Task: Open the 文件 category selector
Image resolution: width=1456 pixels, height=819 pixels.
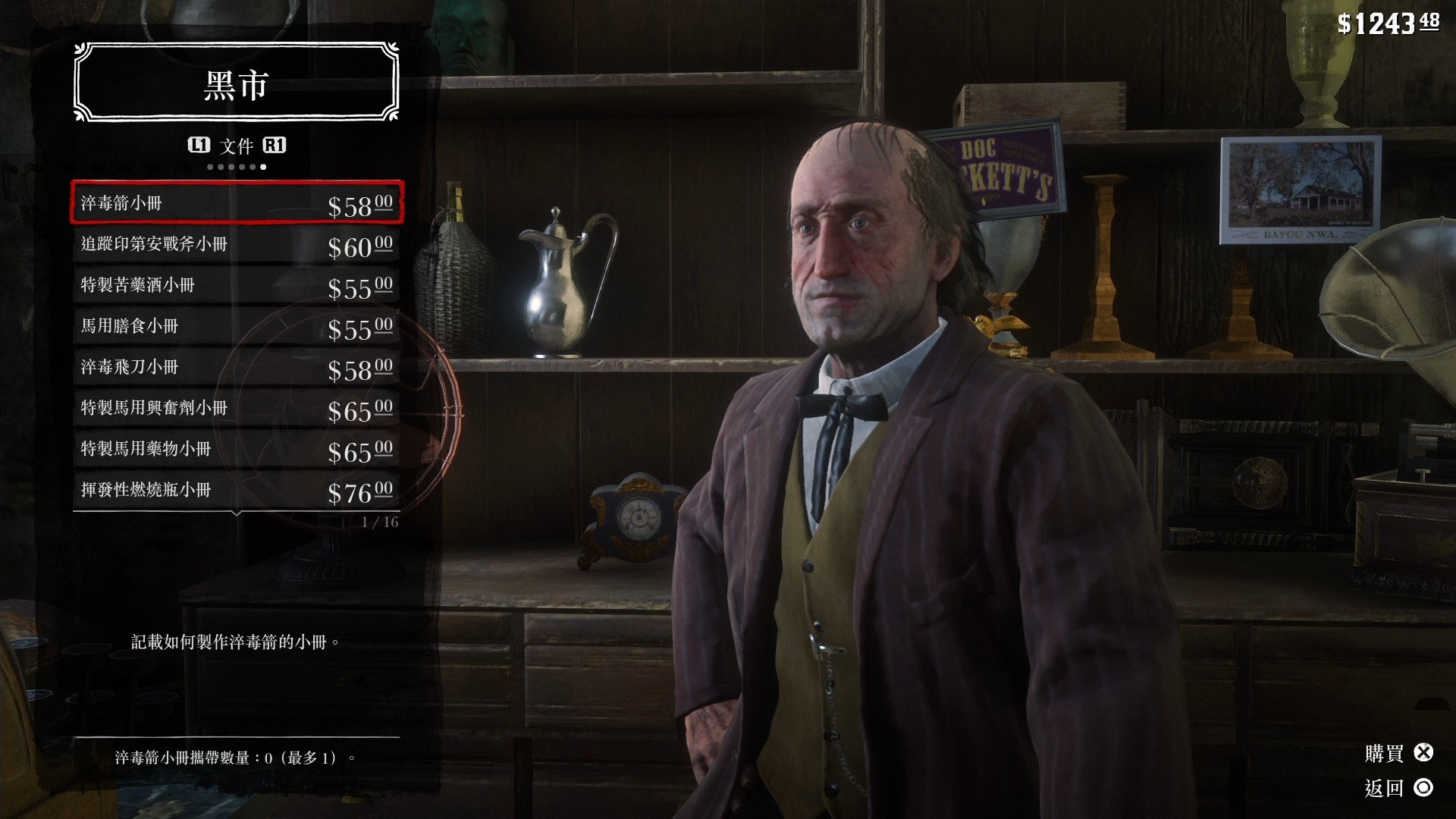Action: pyautogui.click(x=237, y=146)
